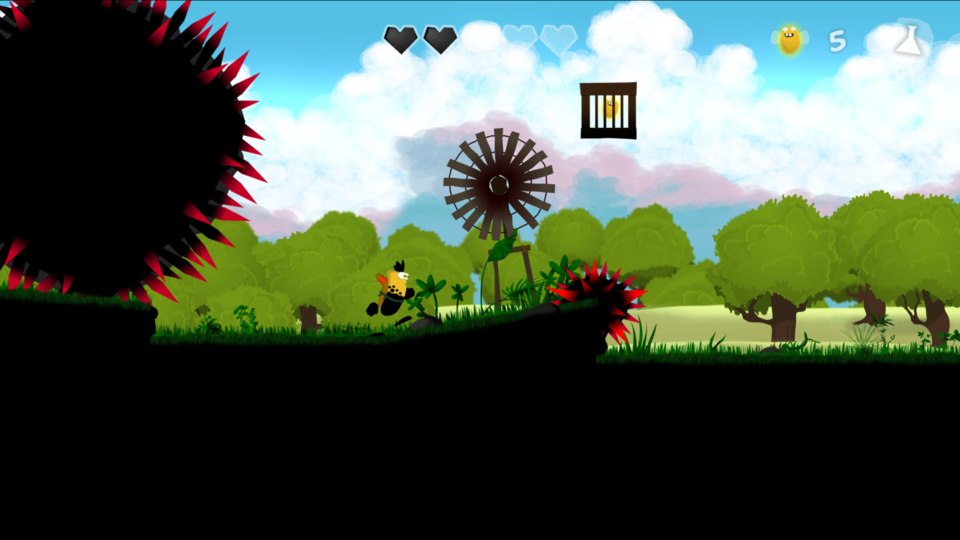Click the white flask icon
This screenshot has width=960, height=540.
coord(909,40)
